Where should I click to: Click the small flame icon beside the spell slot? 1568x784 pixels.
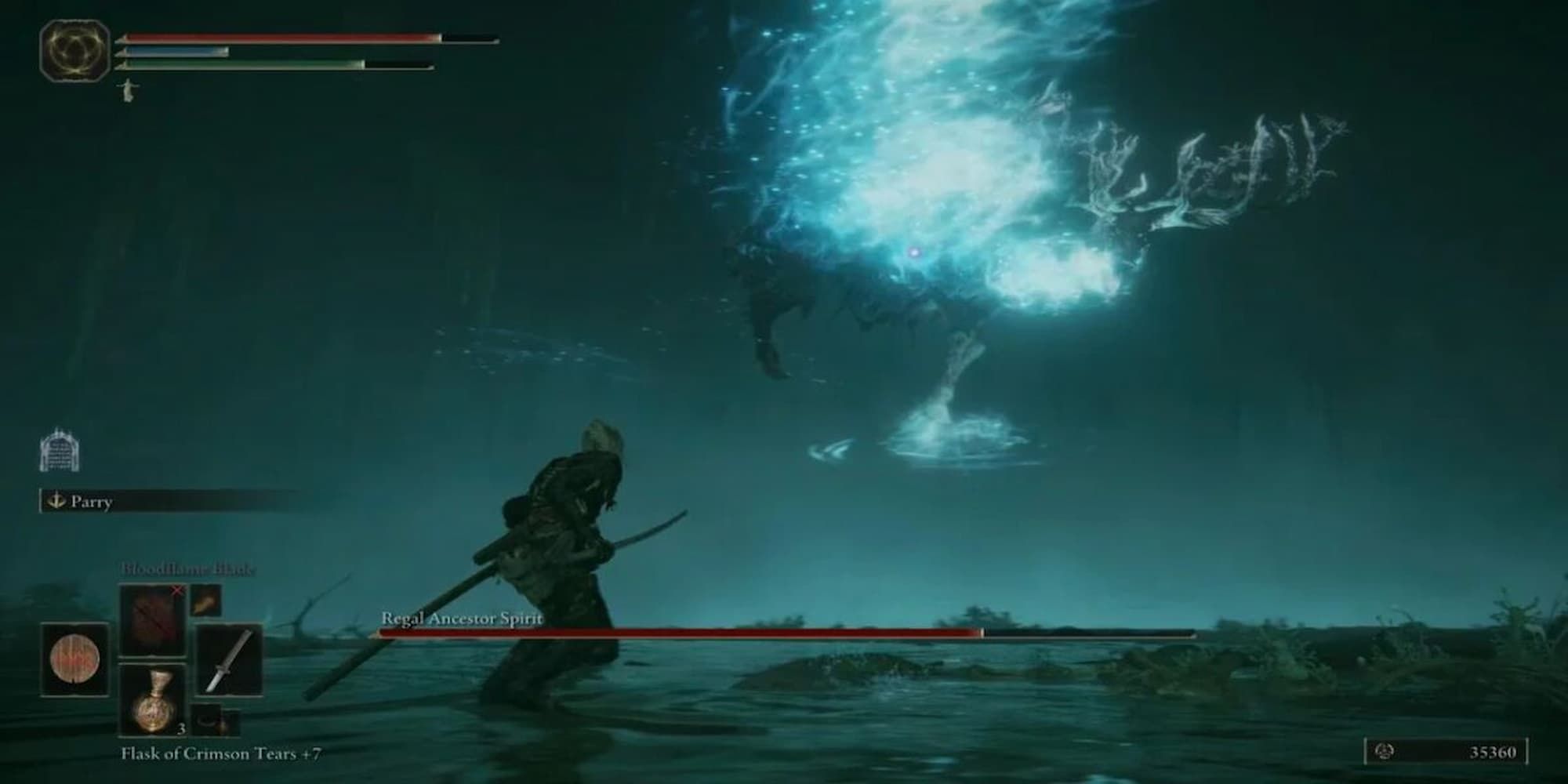[x=205, y=602]
